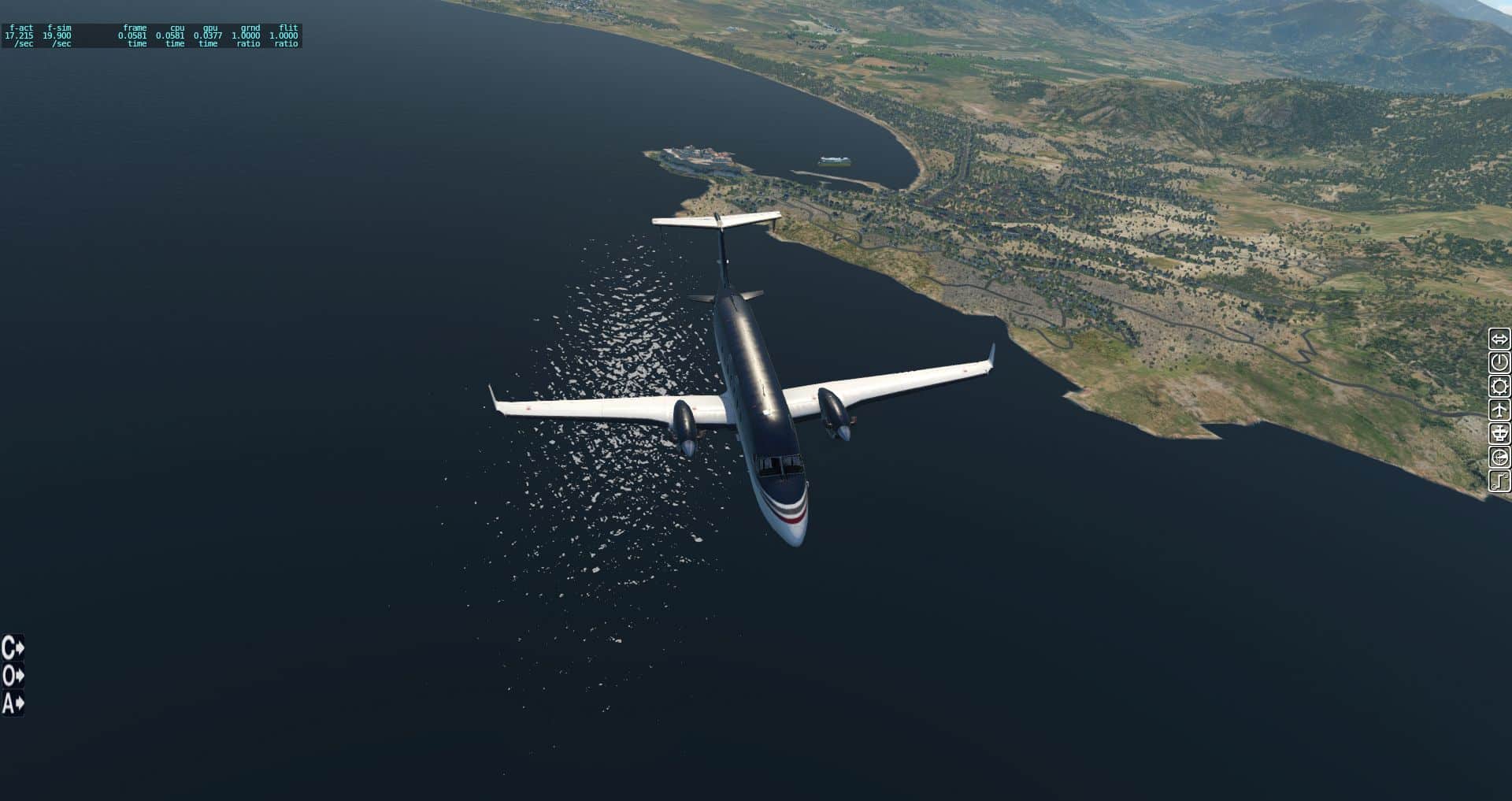Open the gear settings icon

1499,387
